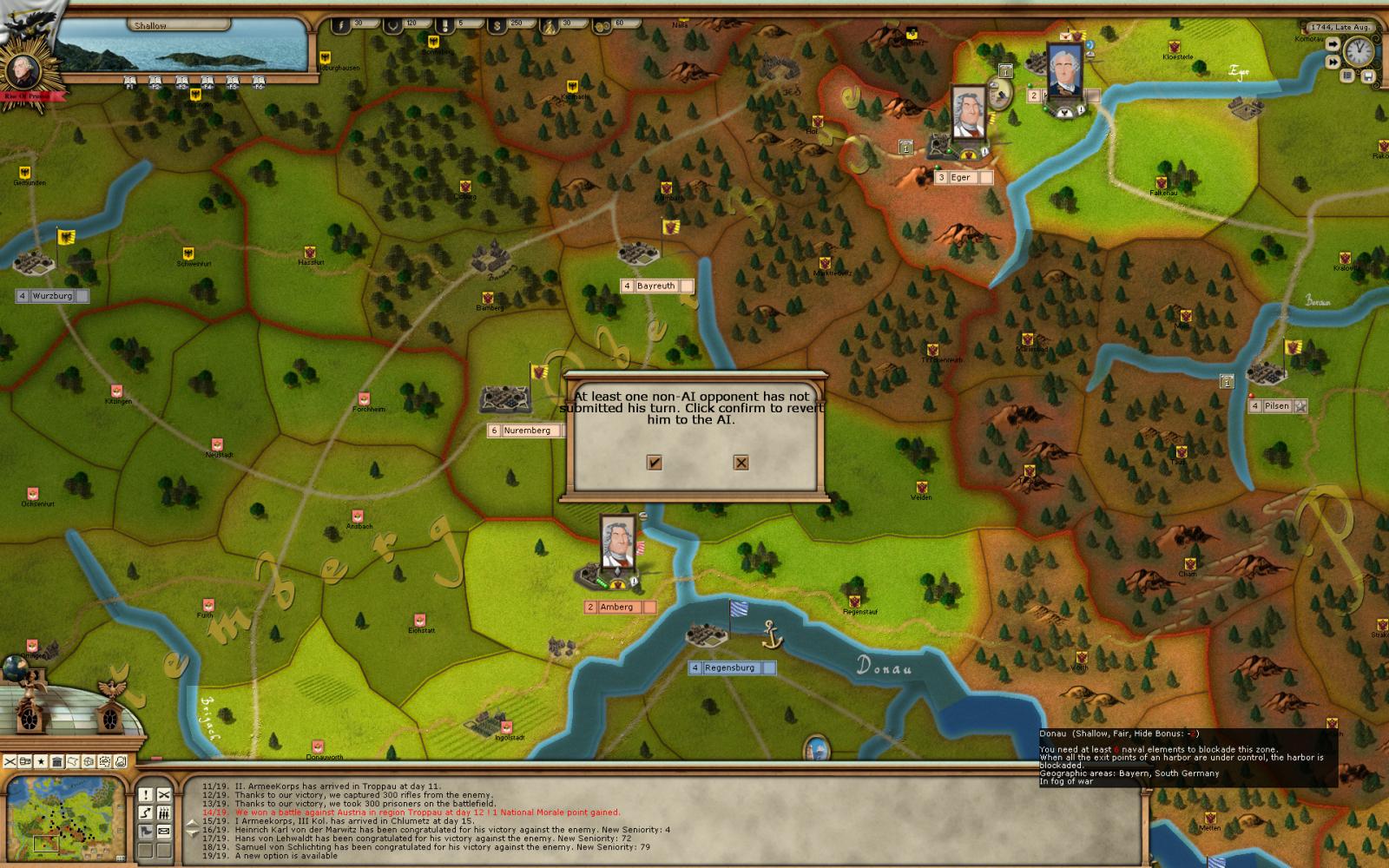Click the message log scroll arrows
The width and height of the screenshot is (1389, 868).
pos(193,829)
